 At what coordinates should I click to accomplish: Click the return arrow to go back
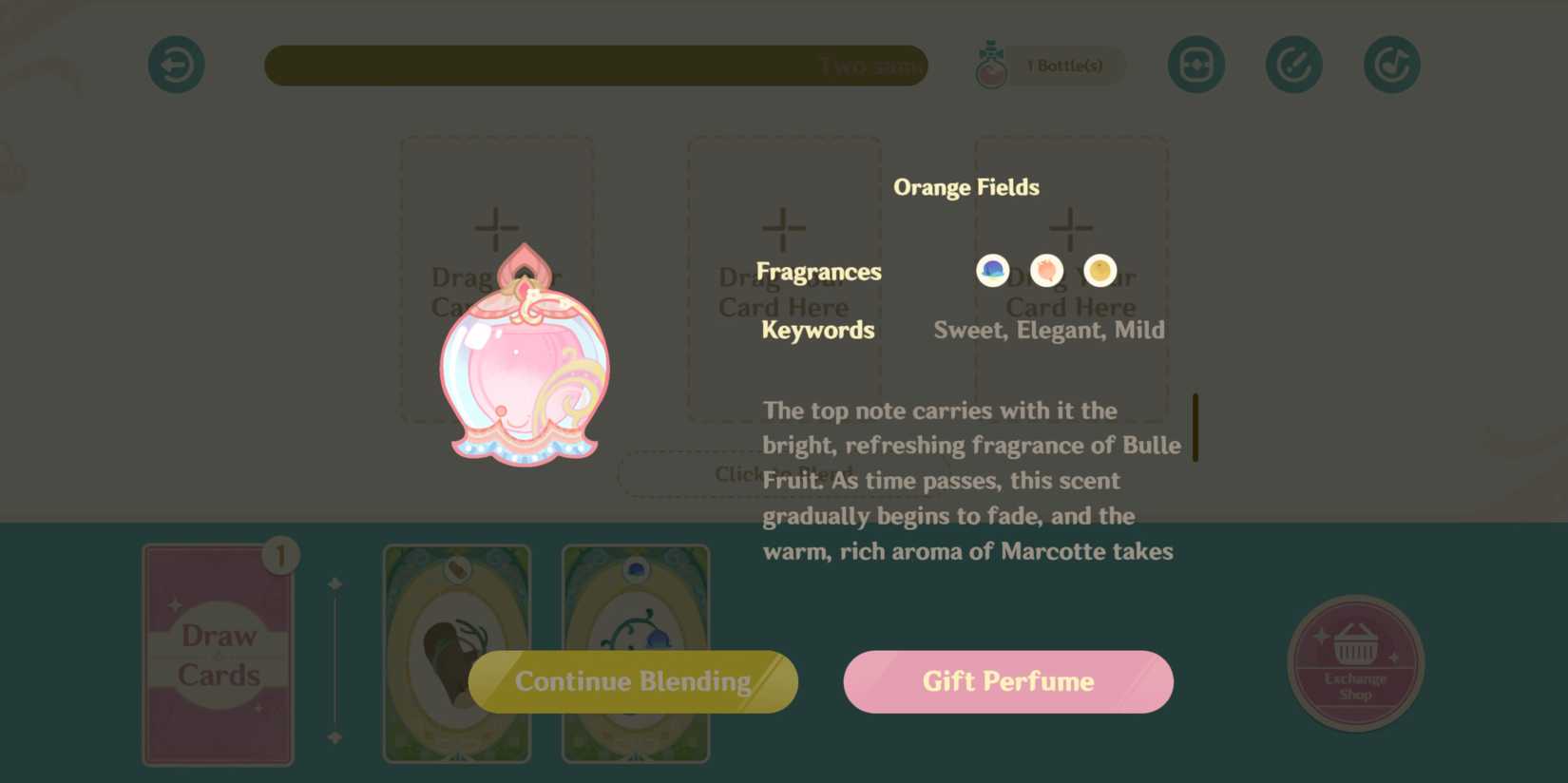[x=176, y=64]
